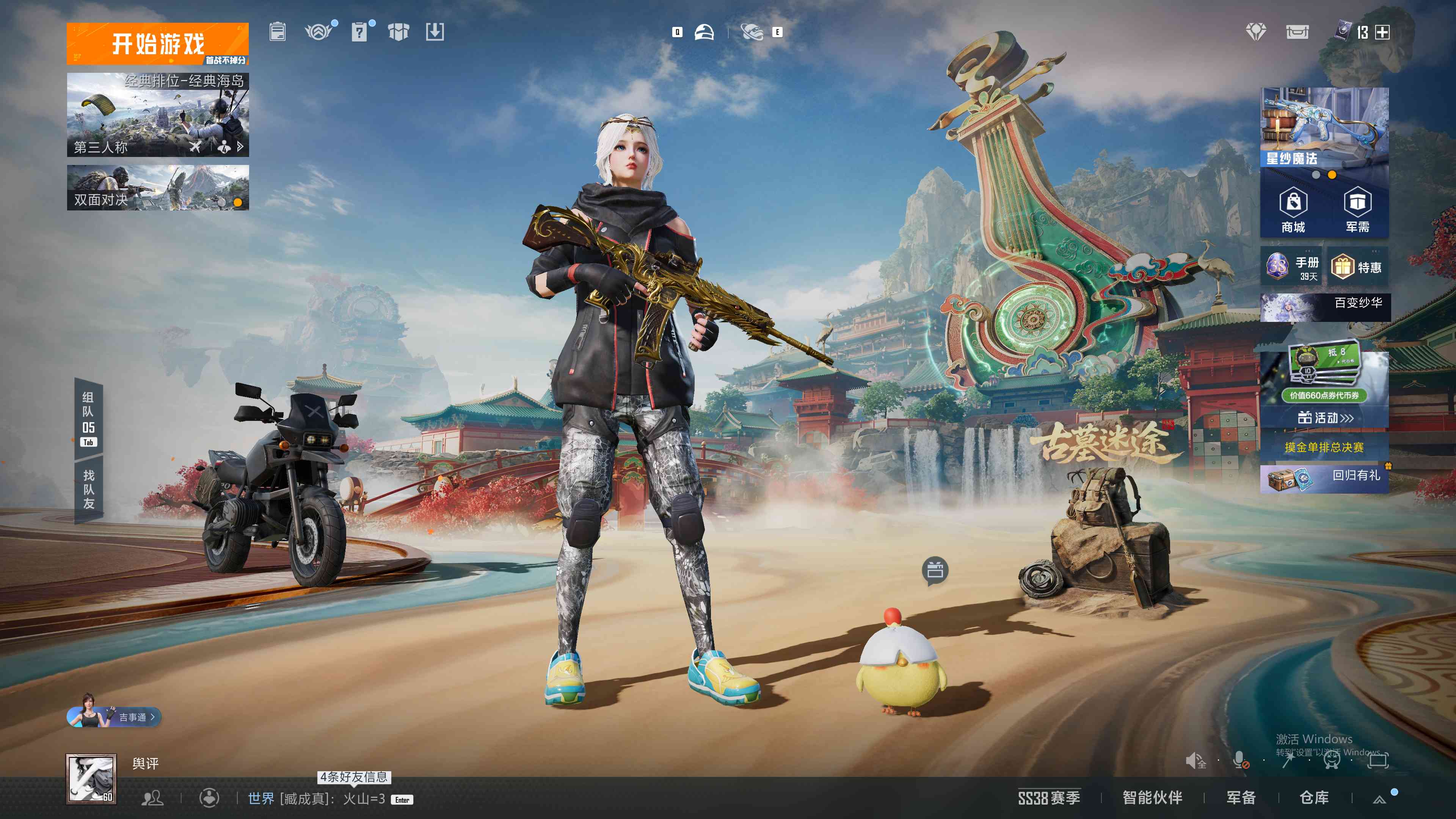
Task: Select the 双面对决 mode banner
Action: [157, 188]
